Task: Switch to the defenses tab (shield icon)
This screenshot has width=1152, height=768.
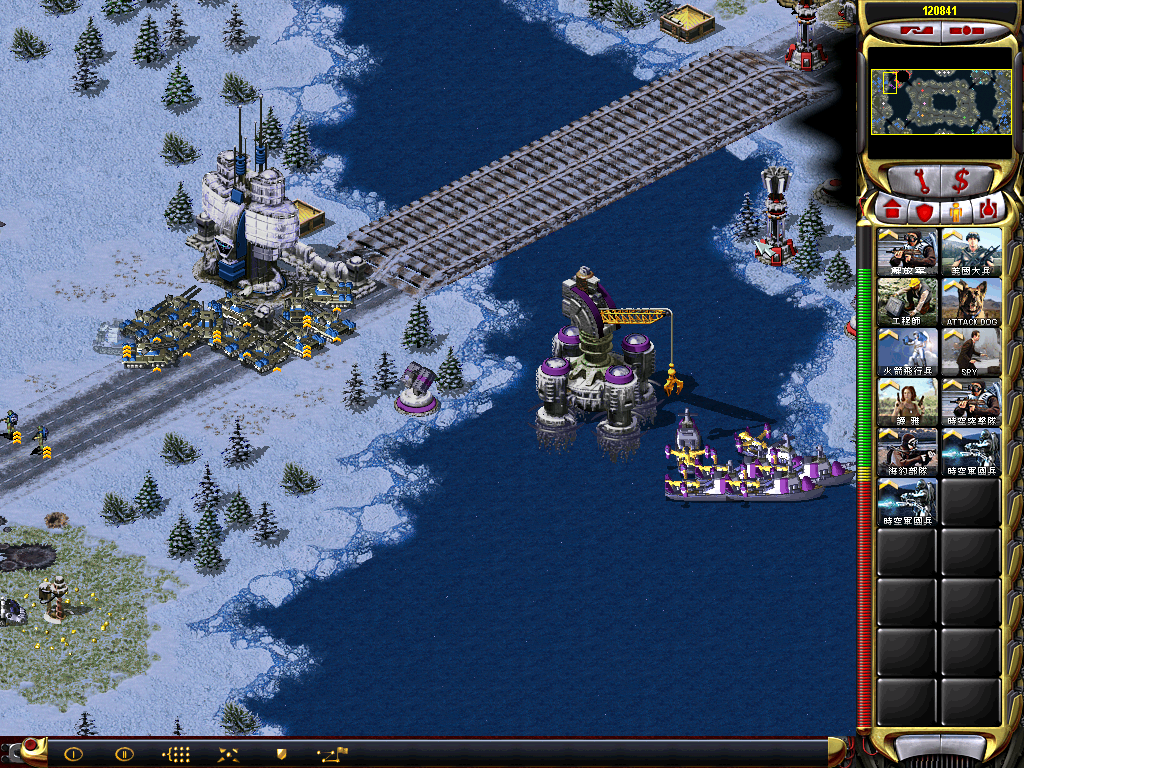Action: pyautogui.click(x=924, y=211)
